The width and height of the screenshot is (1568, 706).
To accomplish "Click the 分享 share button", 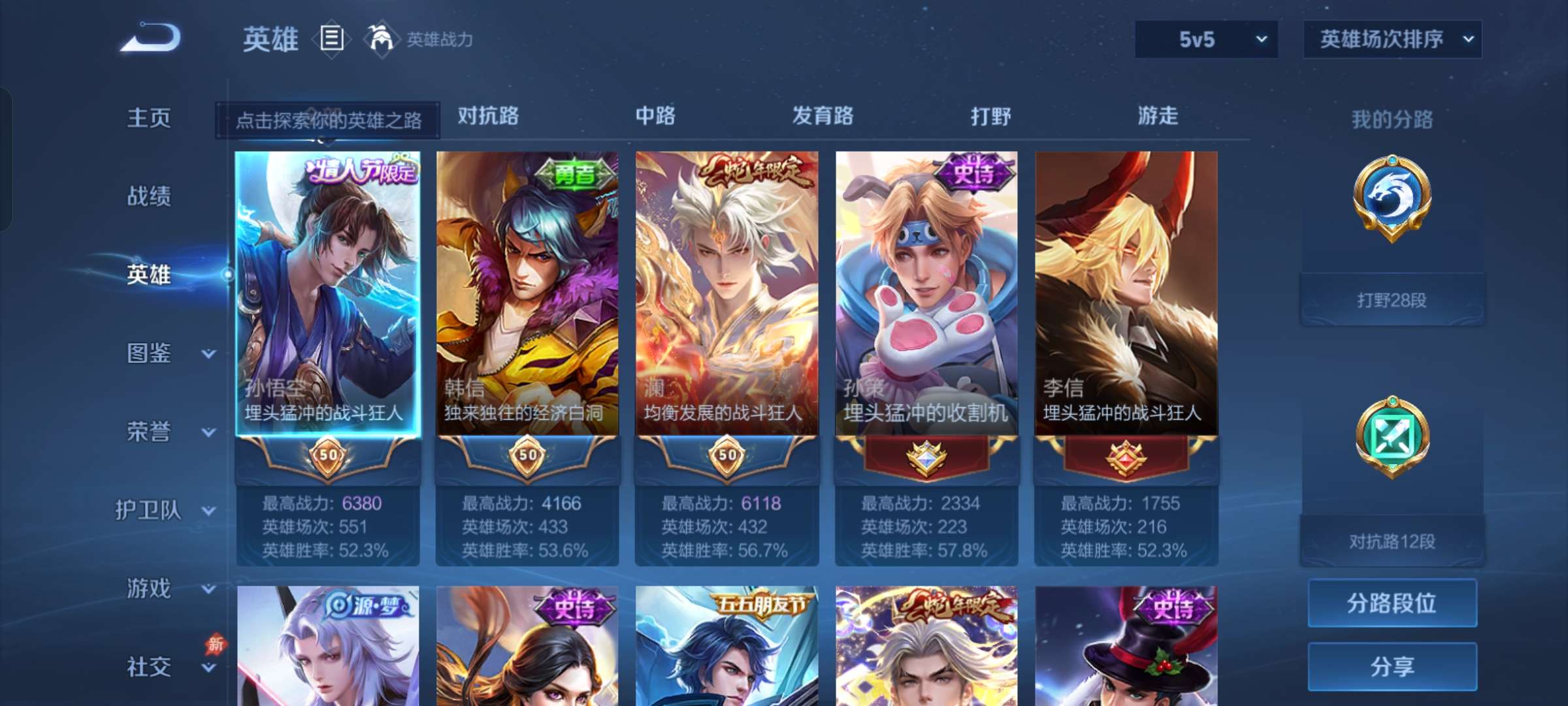I will tap(1392, 665).
